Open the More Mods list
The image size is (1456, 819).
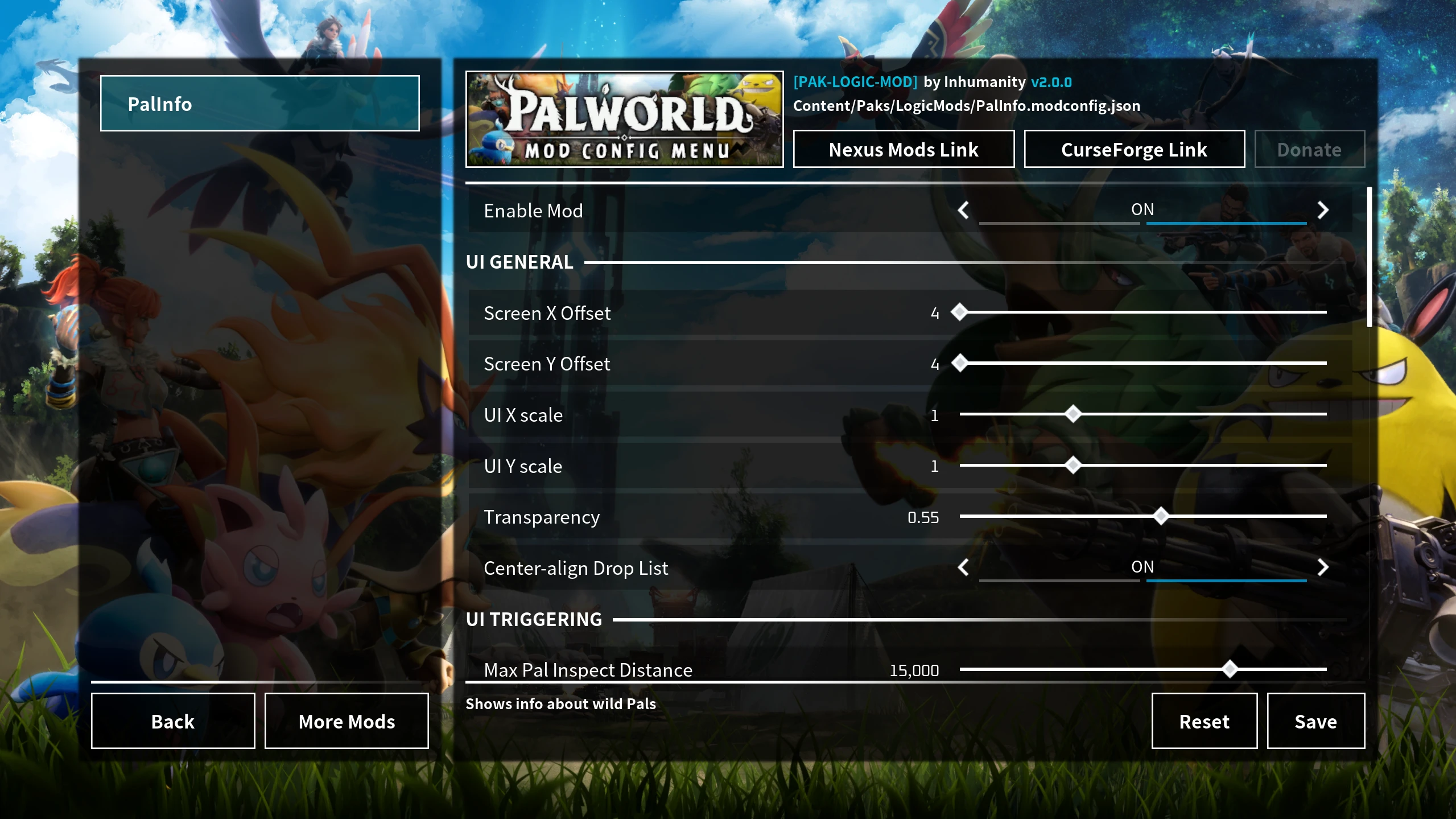[346, 721]
